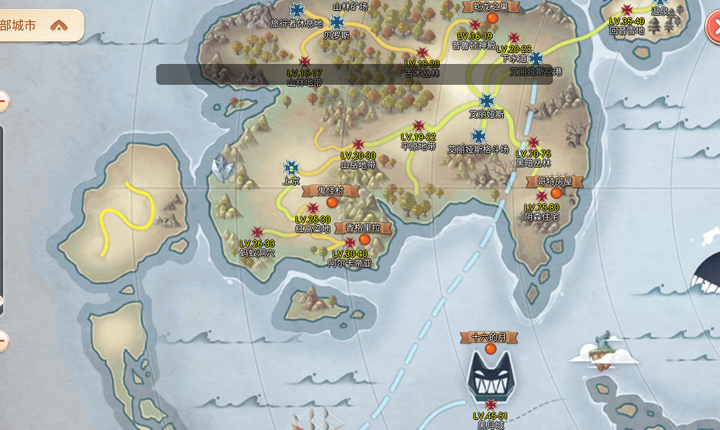This screenshot has height=430, width=720.
Task: Choose the LV.30-40 dungeon marker
Action: 349,243
